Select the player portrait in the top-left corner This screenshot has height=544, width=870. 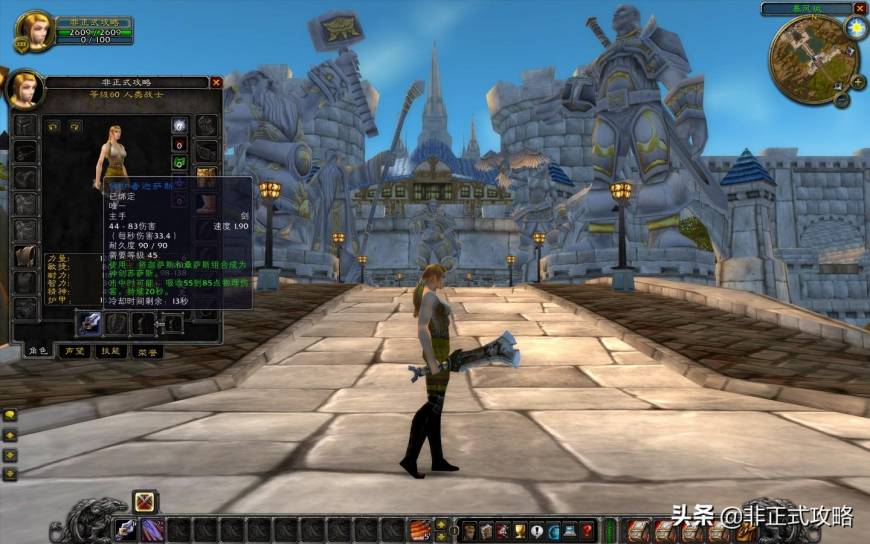pos(33,31)
